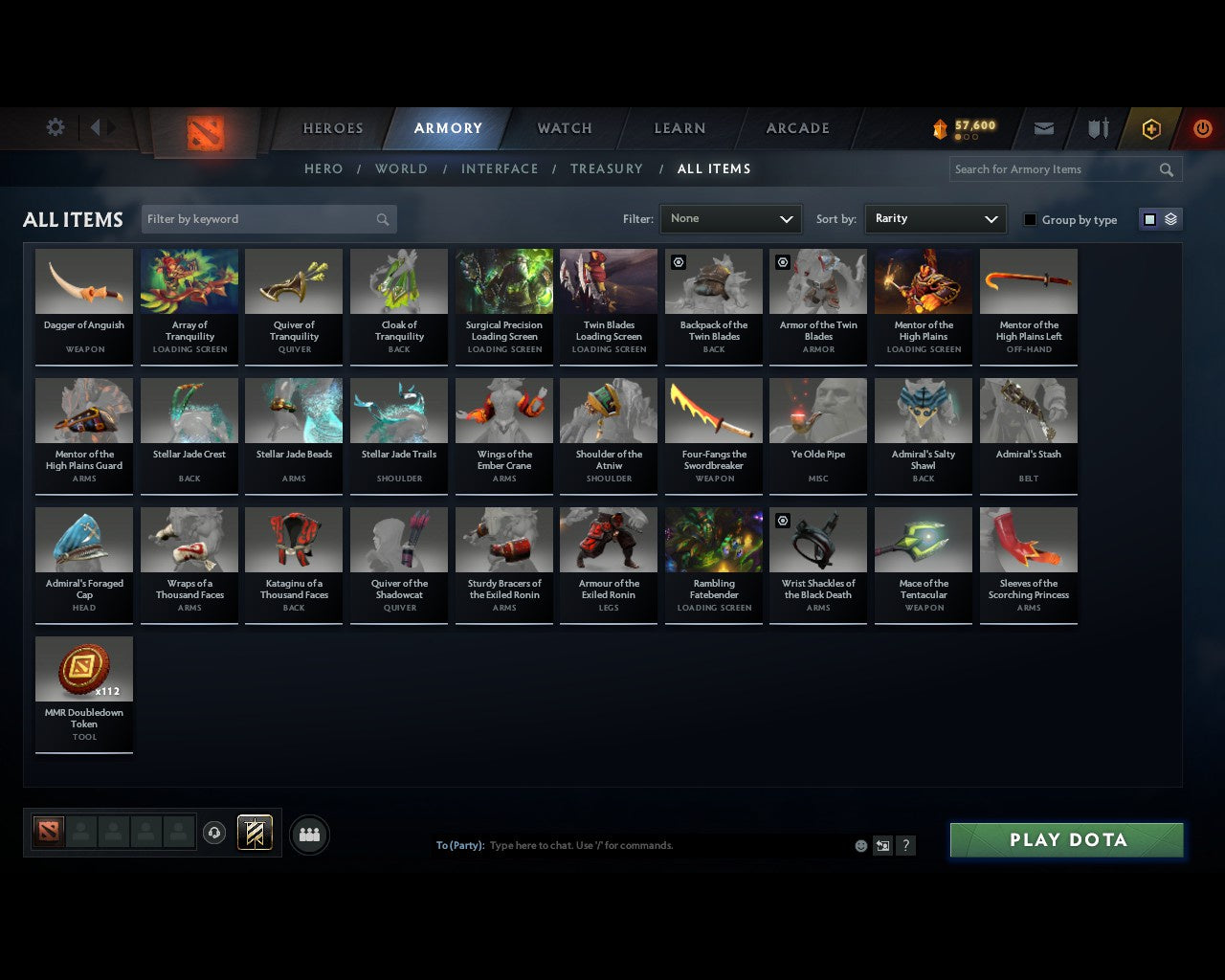The height and width of the screenshot is (980, 1225).
Task: Open voice chat settings via headset icon
Action: [x=214, y=833]
